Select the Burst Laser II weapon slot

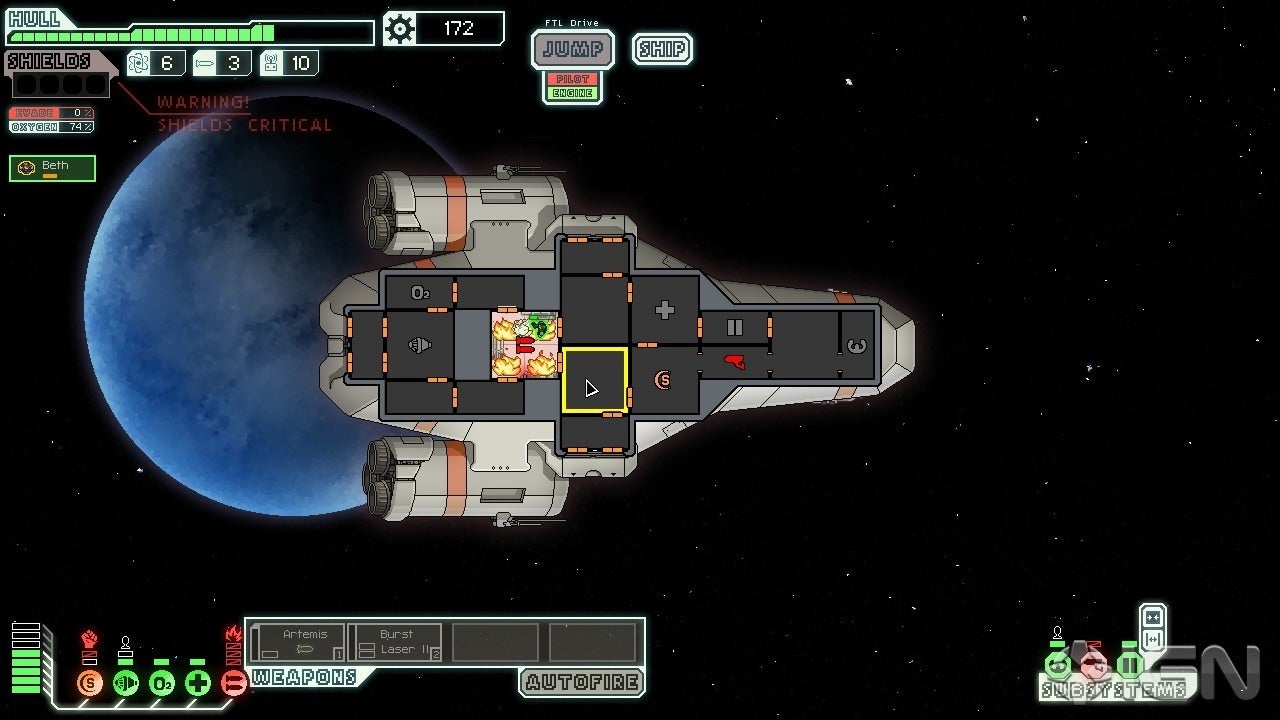(396, 642)
